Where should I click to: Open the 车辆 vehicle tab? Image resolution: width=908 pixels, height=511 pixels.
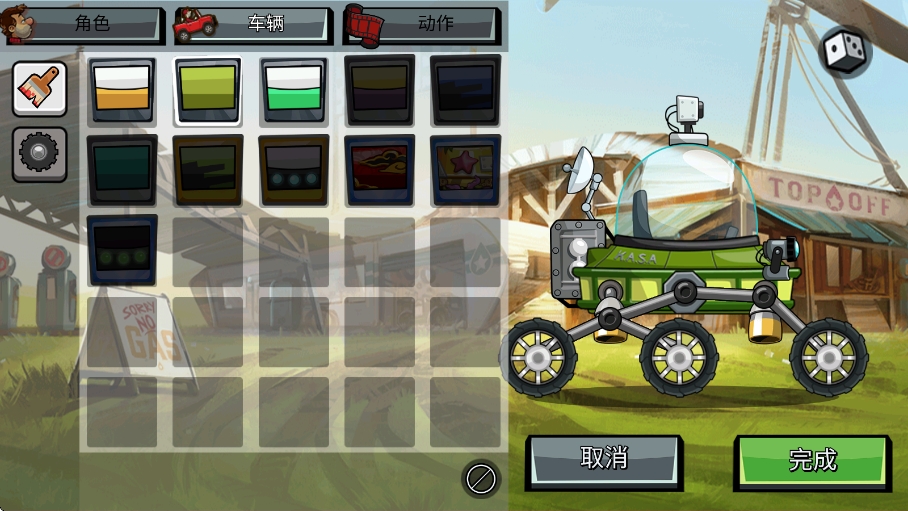coord(253,25)
